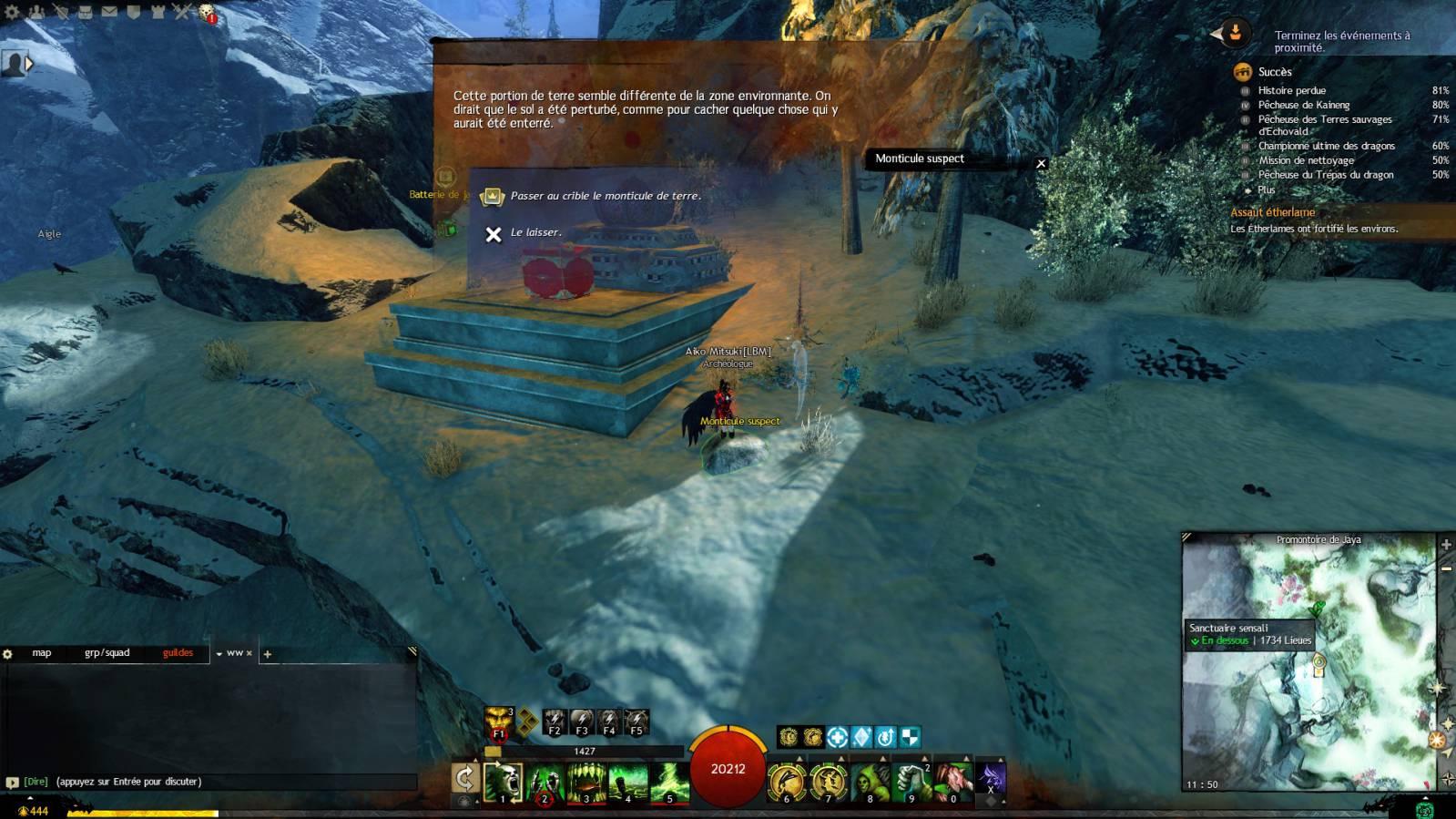This screenshot has height=819, width=1456.
Task: Close the Monticule suspect dialogue window
Action: [1041, 164]
